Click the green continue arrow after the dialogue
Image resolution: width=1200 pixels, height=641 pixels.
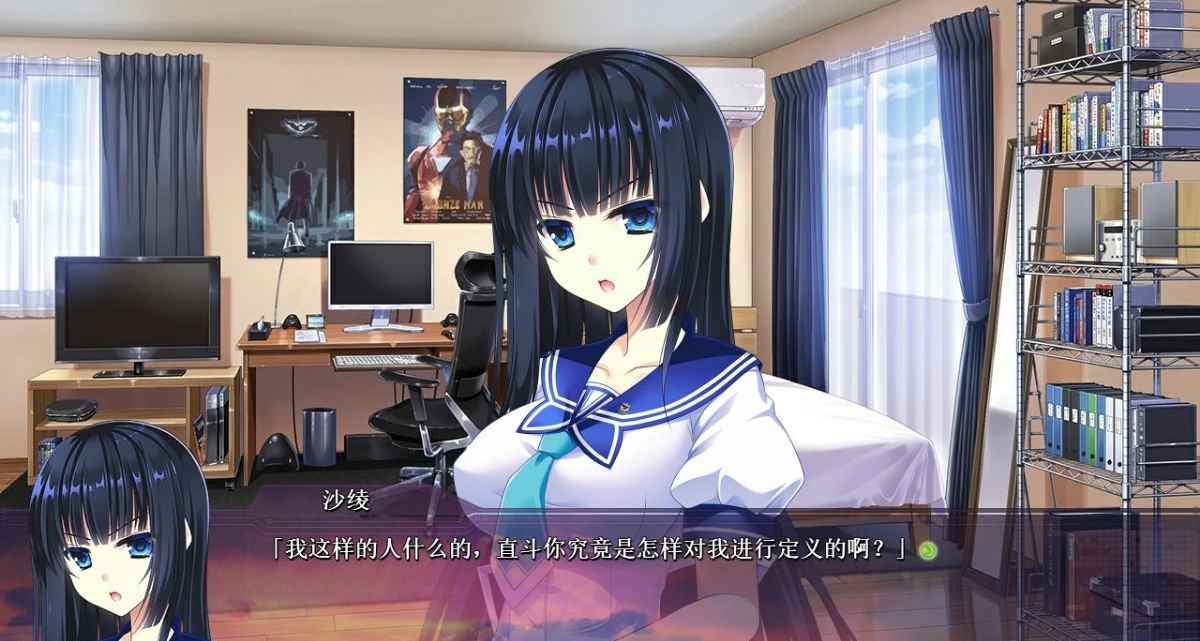tap(928, 550)
